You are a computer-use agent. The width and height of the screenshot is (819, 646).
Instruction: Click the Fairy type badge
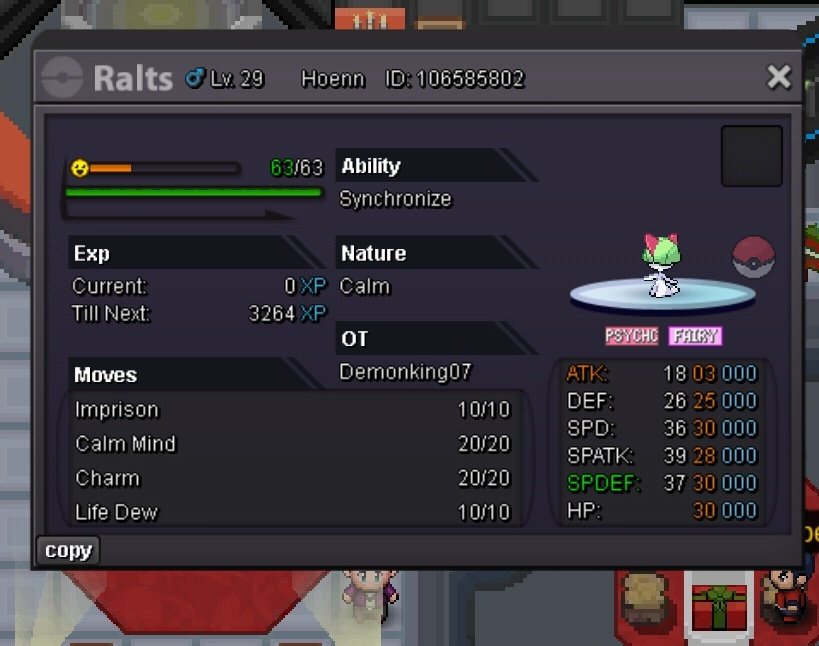[695, 336]
